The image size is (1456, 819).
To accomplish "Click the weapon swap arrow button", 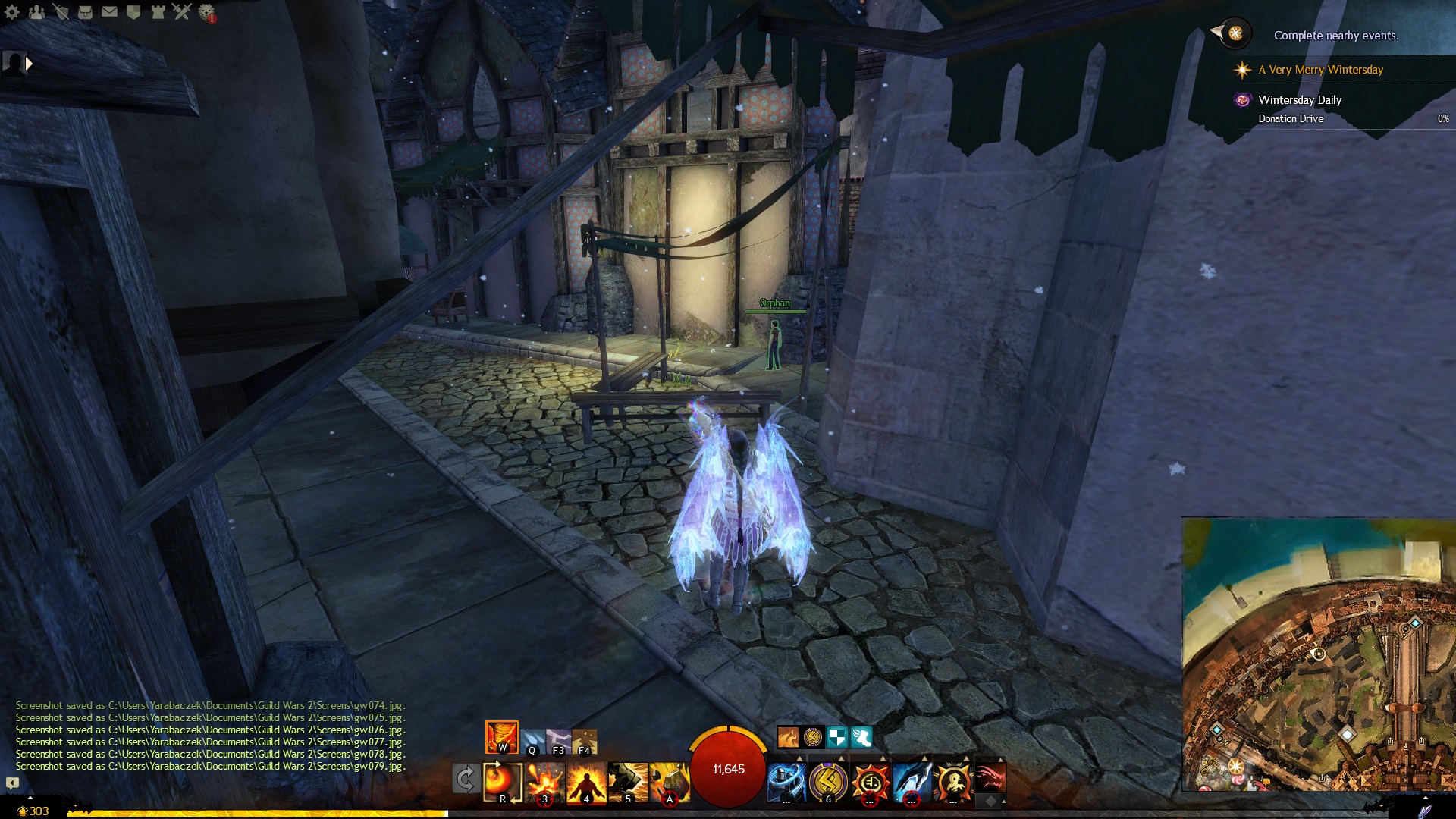I will point(465,780).
